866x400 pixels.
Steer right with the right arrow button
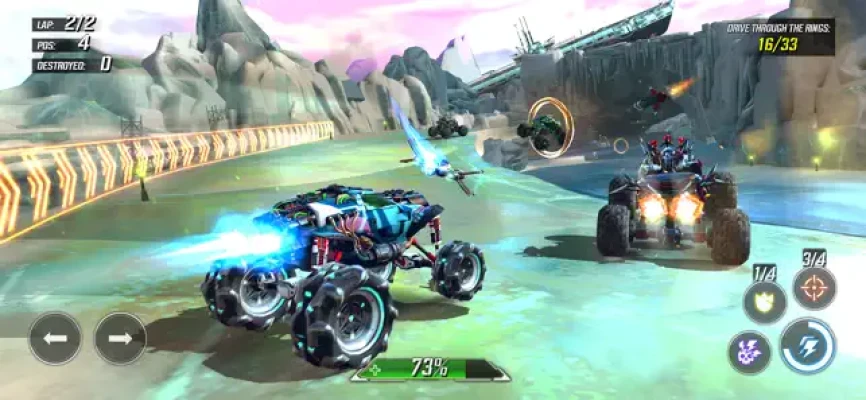tap(120, 339)
